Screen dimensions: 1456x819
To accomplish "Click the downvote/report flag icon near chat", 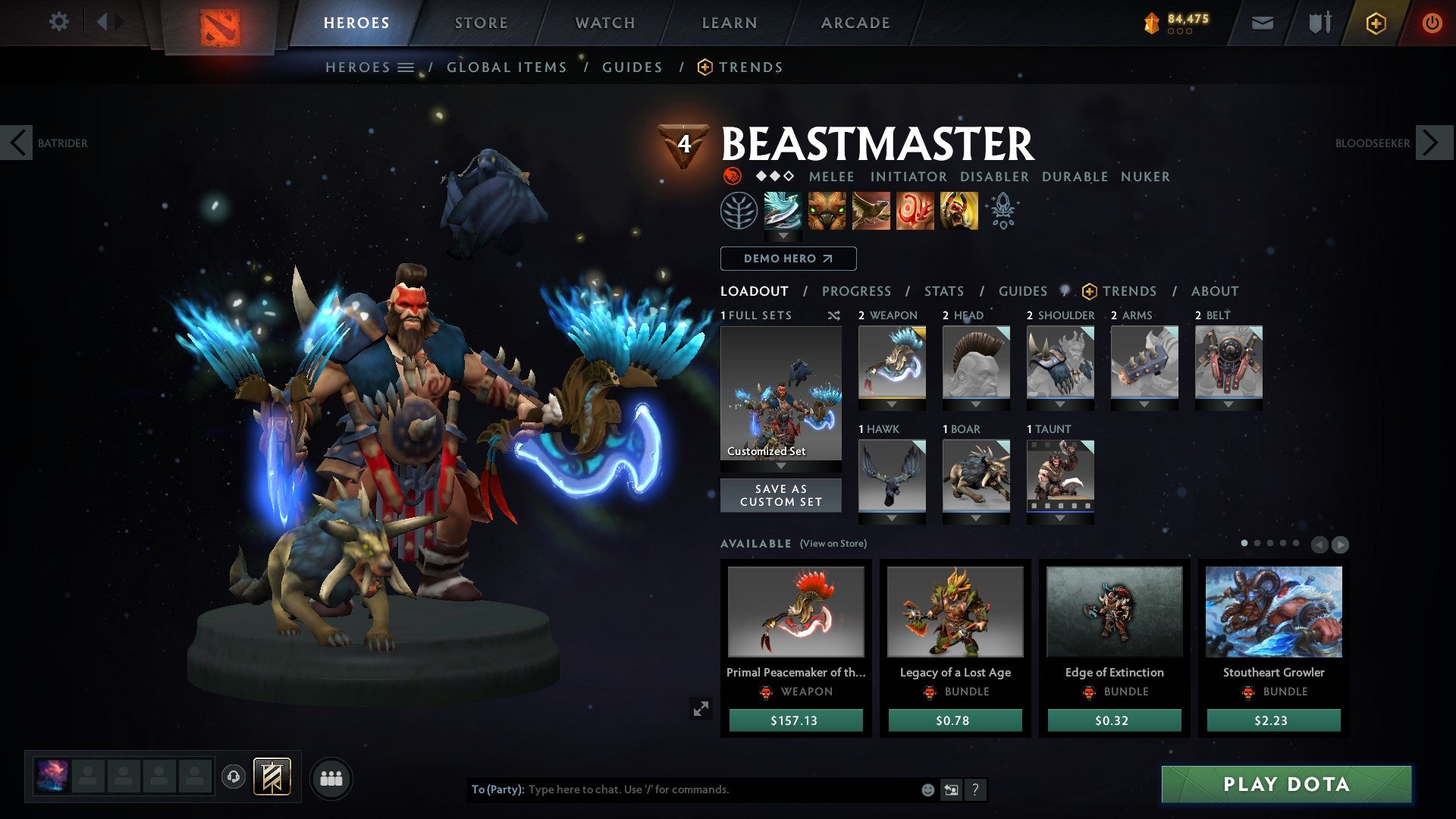I will [950, 789].
